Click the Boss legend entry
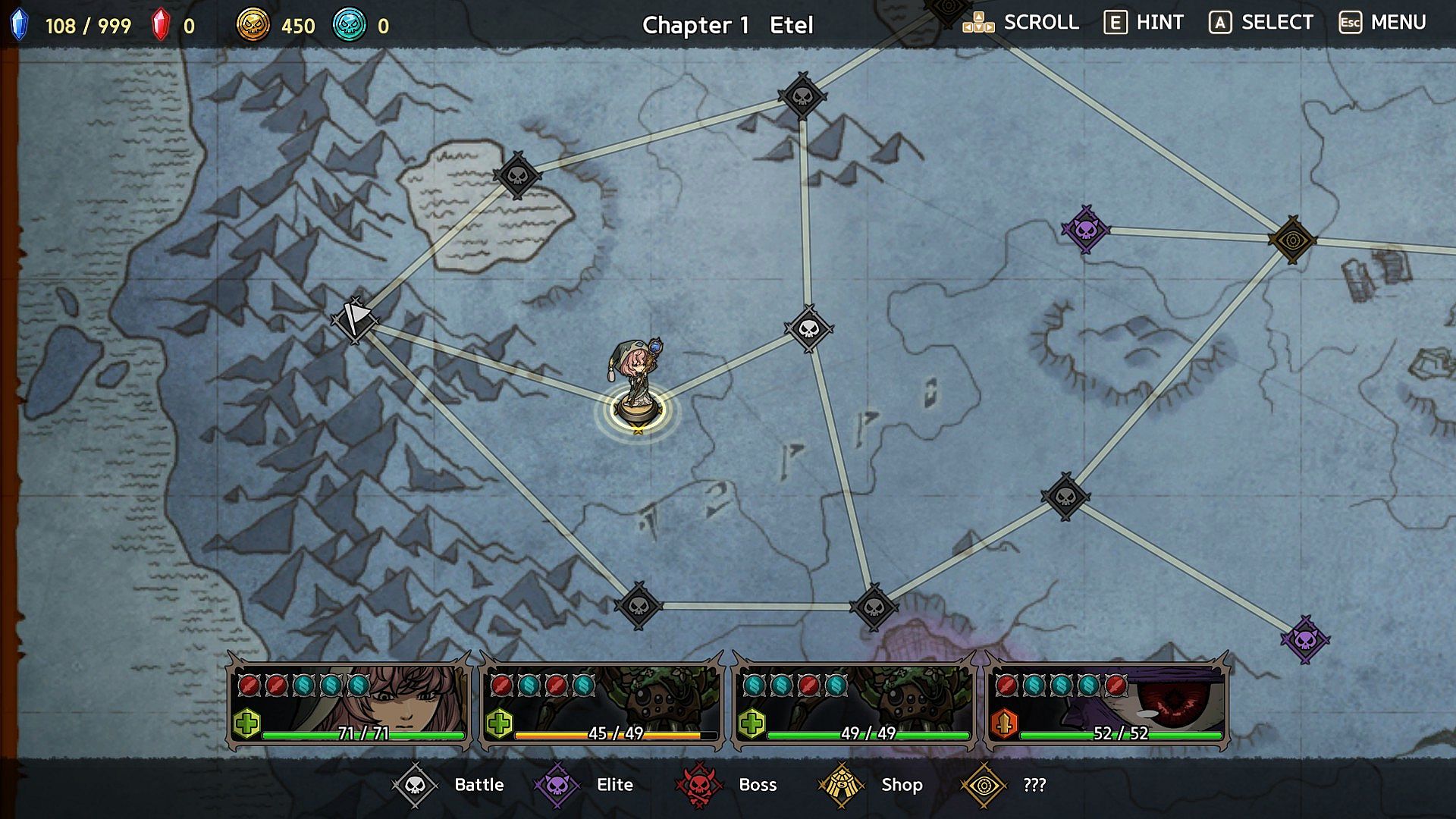The height and width of the screenshot is (819, 1456). pos(726,785)
